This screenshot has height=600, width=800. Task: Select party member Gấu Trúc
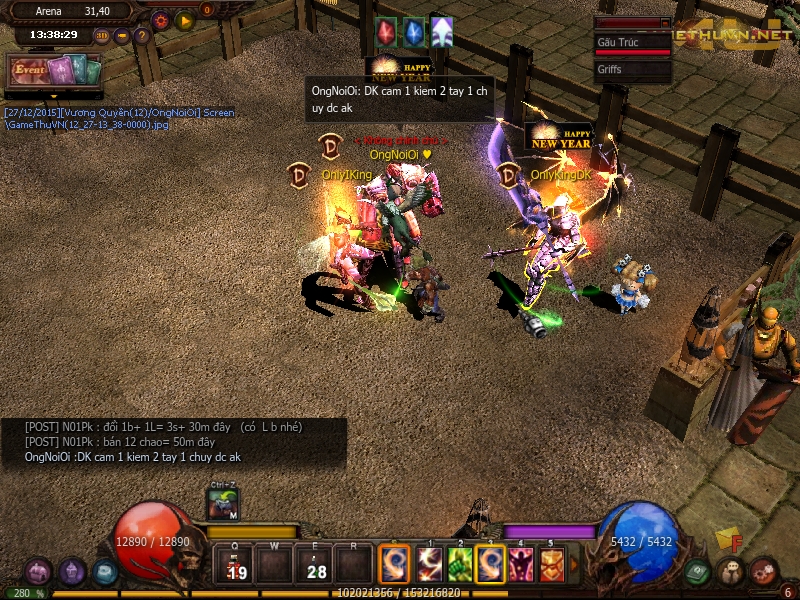(x=632, y=43)
